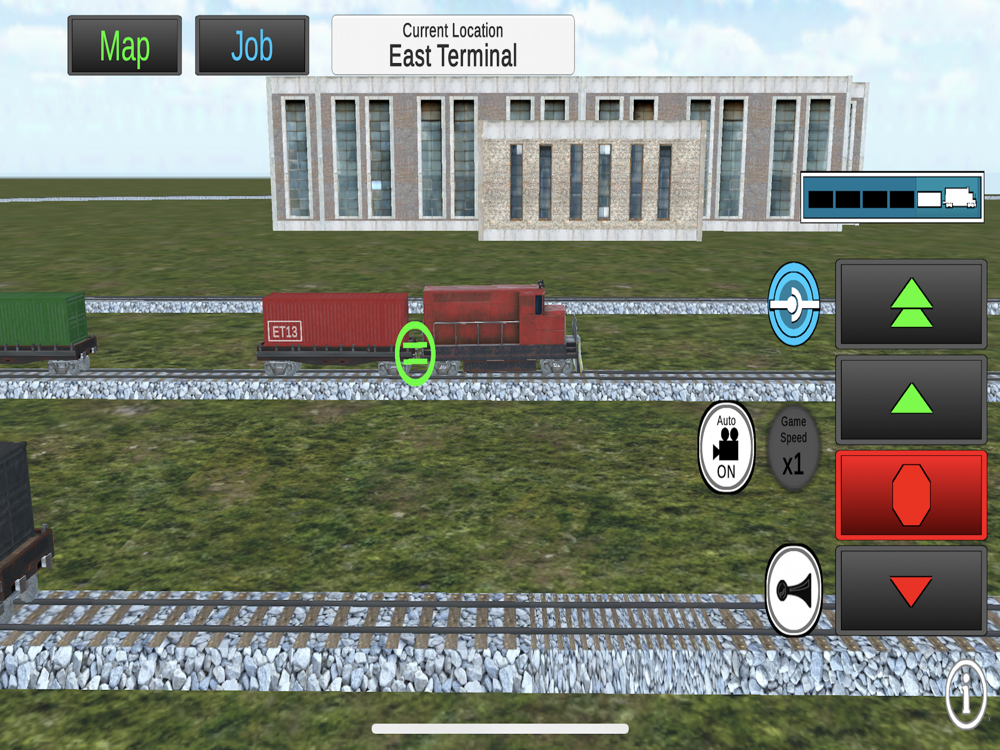Sound the train horn
Viewport: 1000px width, 750px height.
793,590
